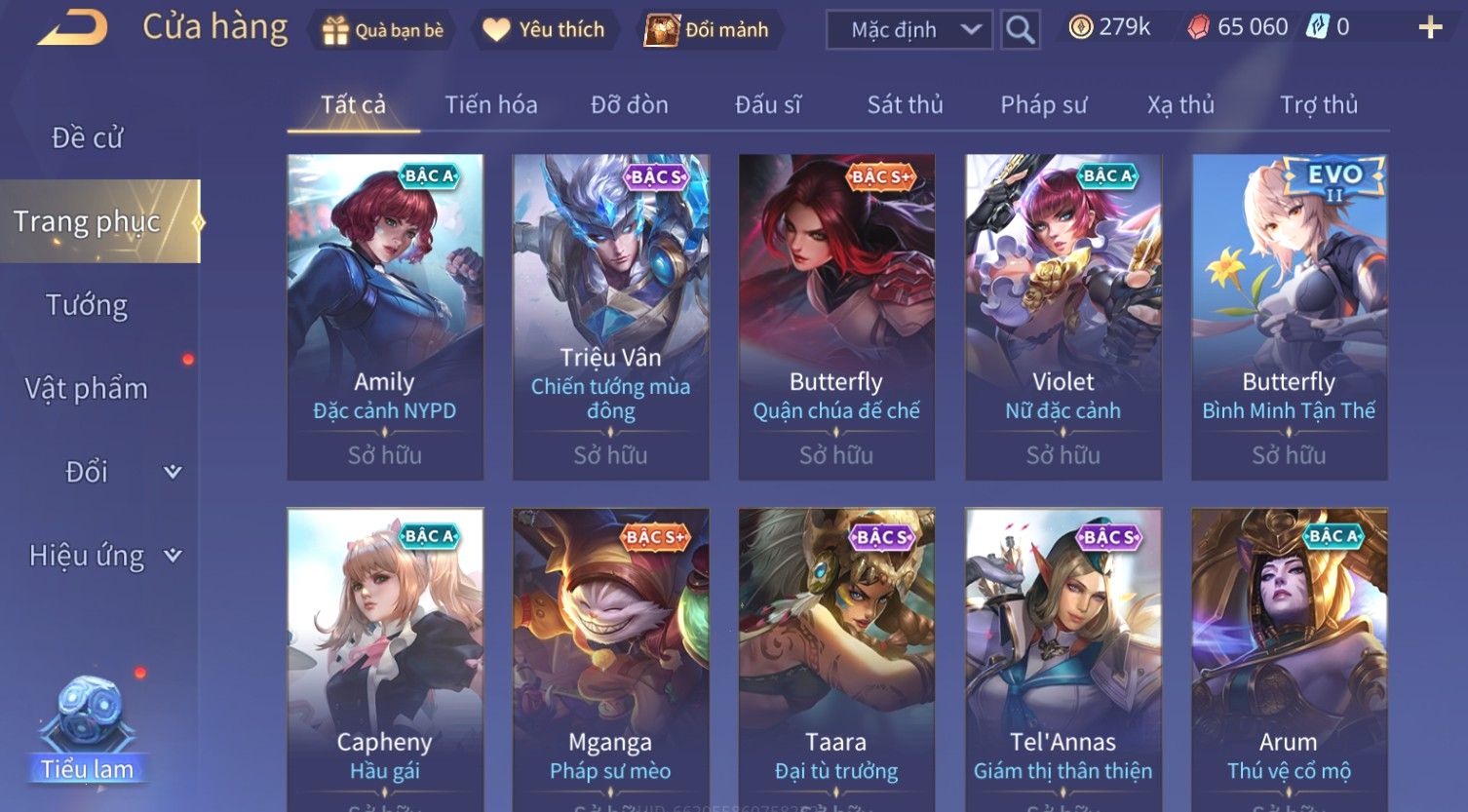
Task: Go to the Vật phẩm items section
Action: coord(88,389)
